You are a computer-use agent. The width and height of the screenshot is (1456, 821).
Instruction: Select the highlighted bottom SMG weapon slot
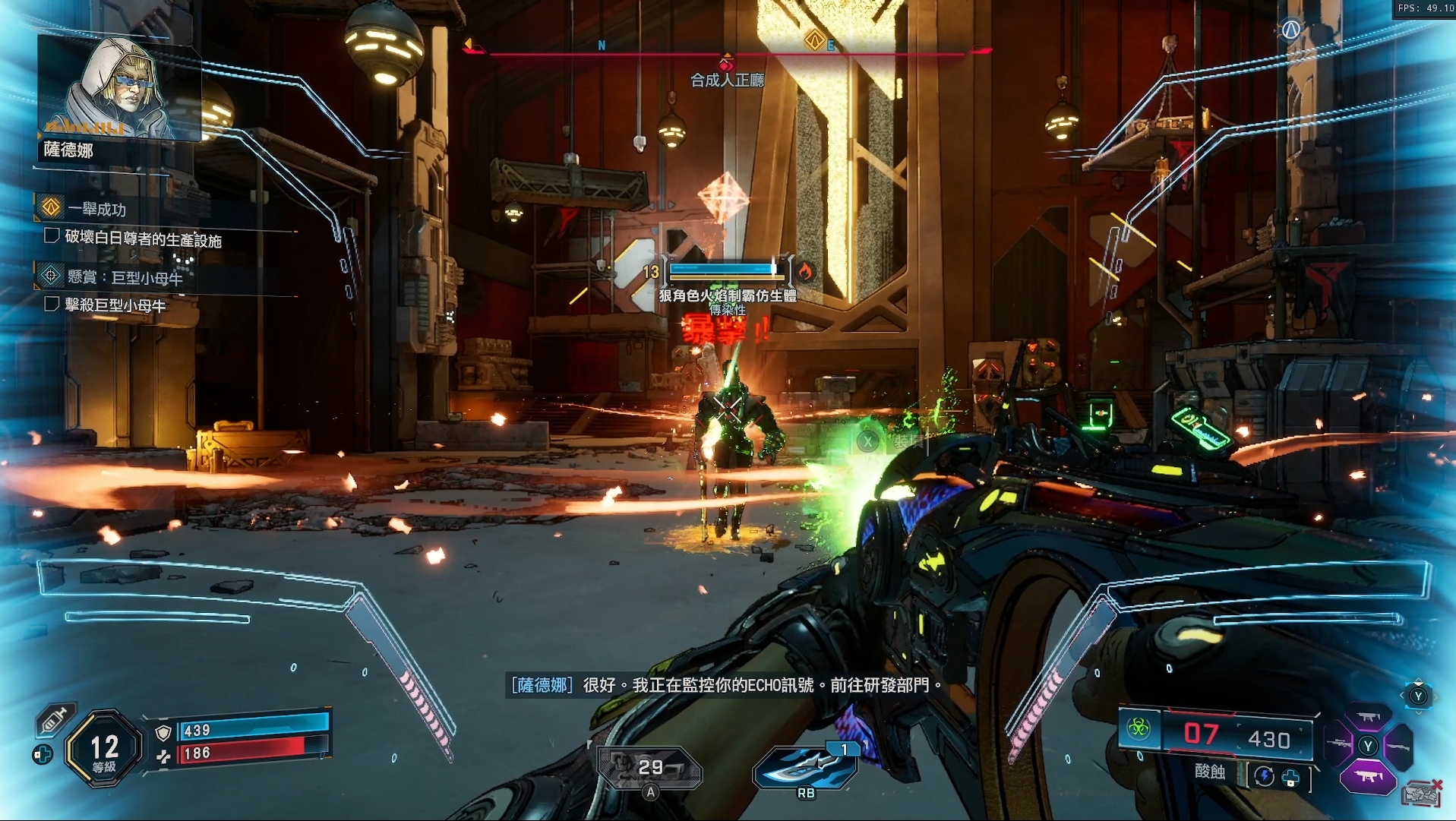point(1368,777)
